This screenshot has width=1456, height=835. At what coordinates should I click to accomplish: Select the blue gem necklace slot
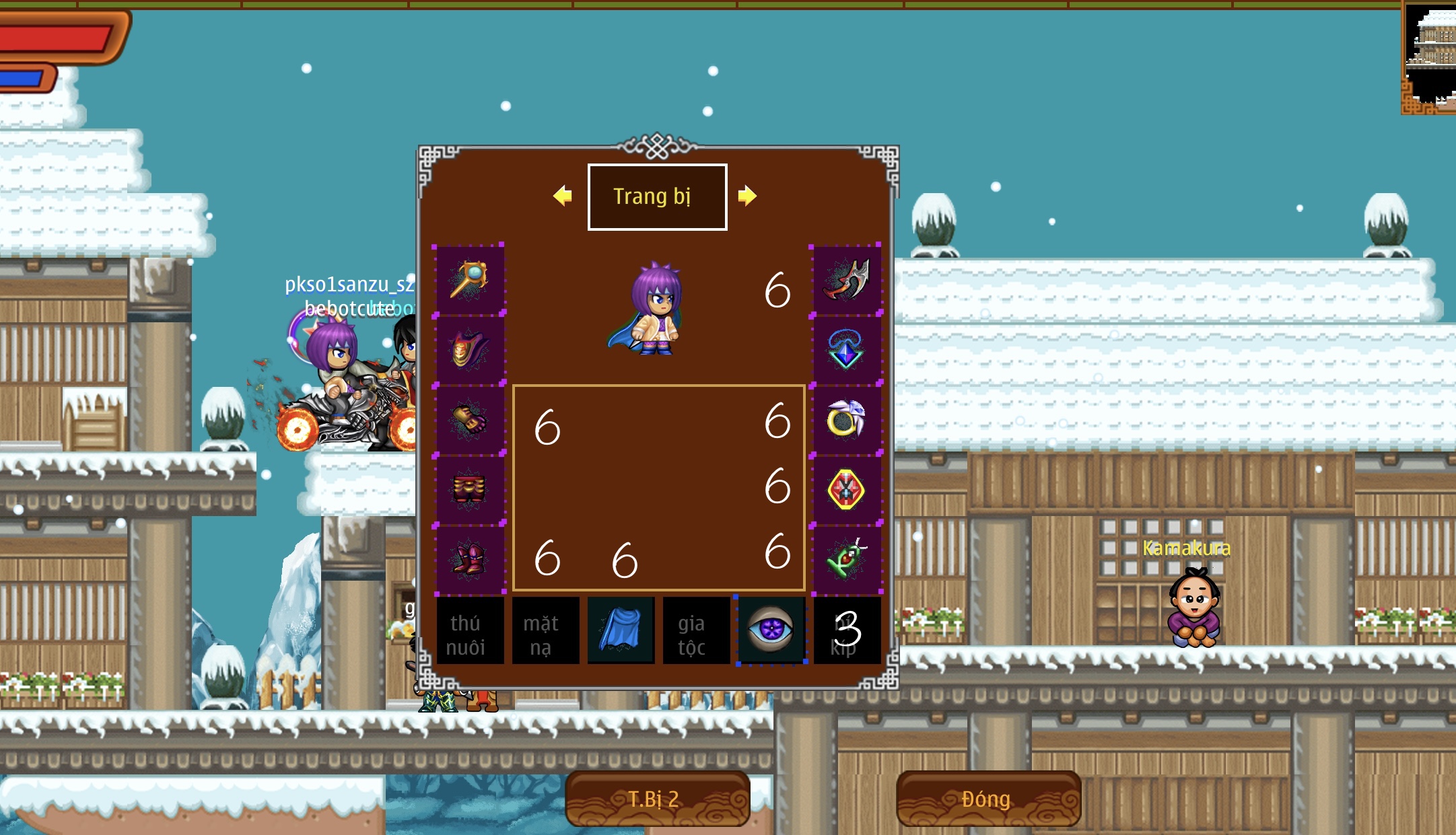846,350
